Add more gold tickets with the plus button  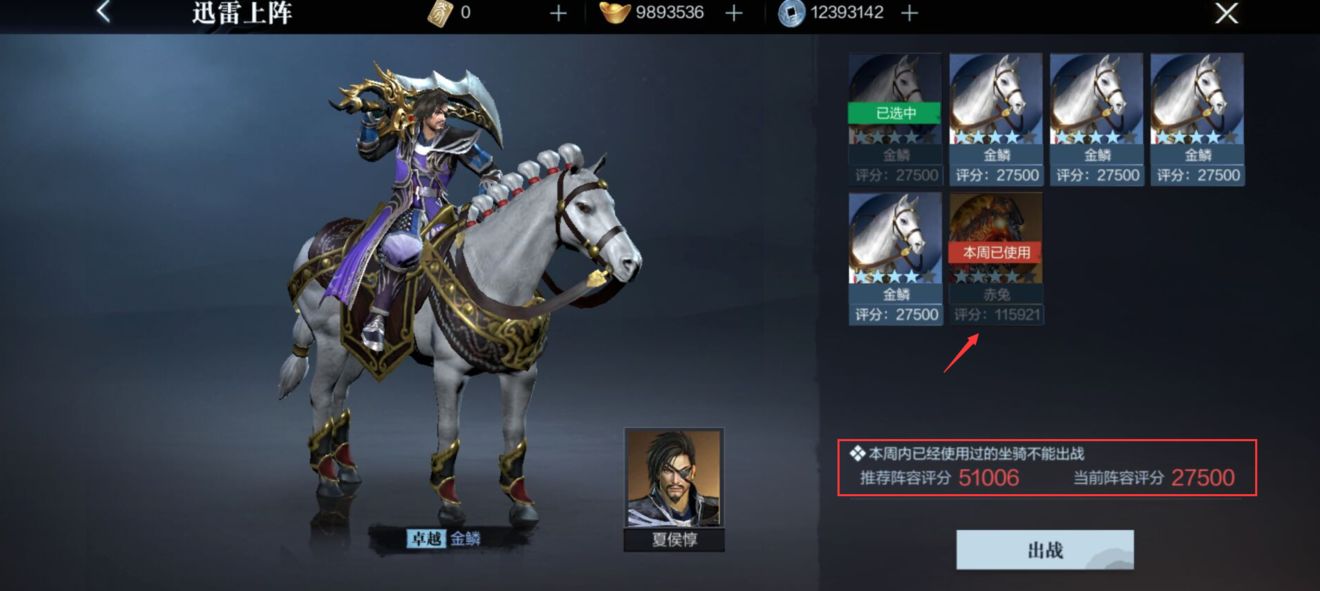click(x=558, y=13)
